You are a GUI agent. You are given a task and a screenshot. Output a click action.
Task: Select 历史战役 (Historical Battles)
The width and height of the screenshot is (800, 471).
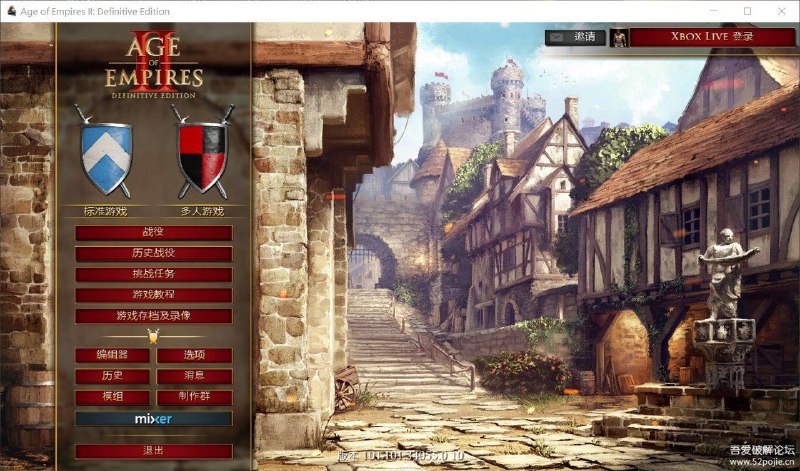tap(153, 254)
